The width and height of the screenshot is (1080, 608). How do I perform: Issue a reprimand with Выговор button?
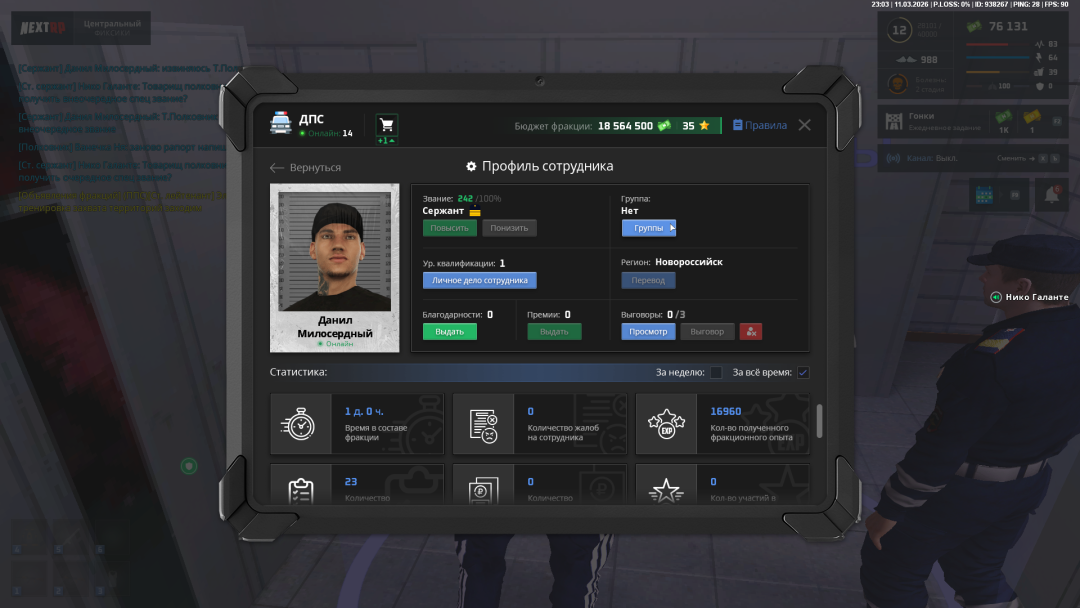(x=707, y=331)
